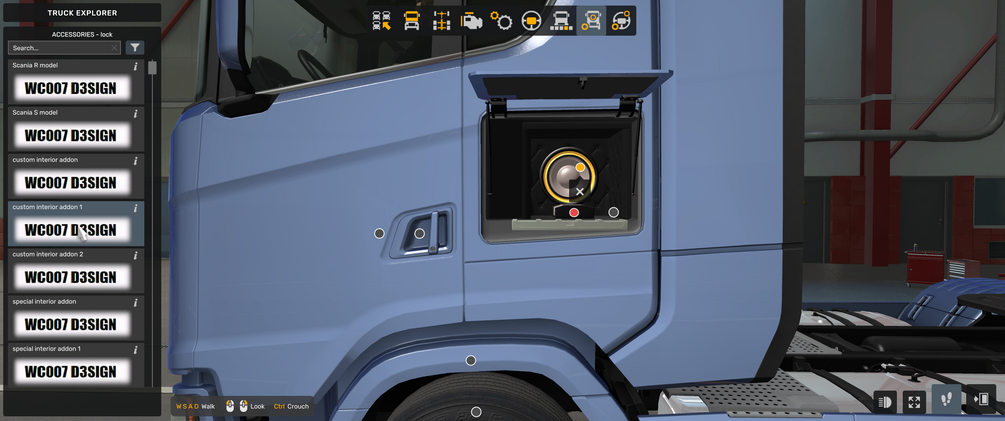1005x421 pixels.
Task: Open the chassis category in the toolbar
Action: [x=441, y=21]
